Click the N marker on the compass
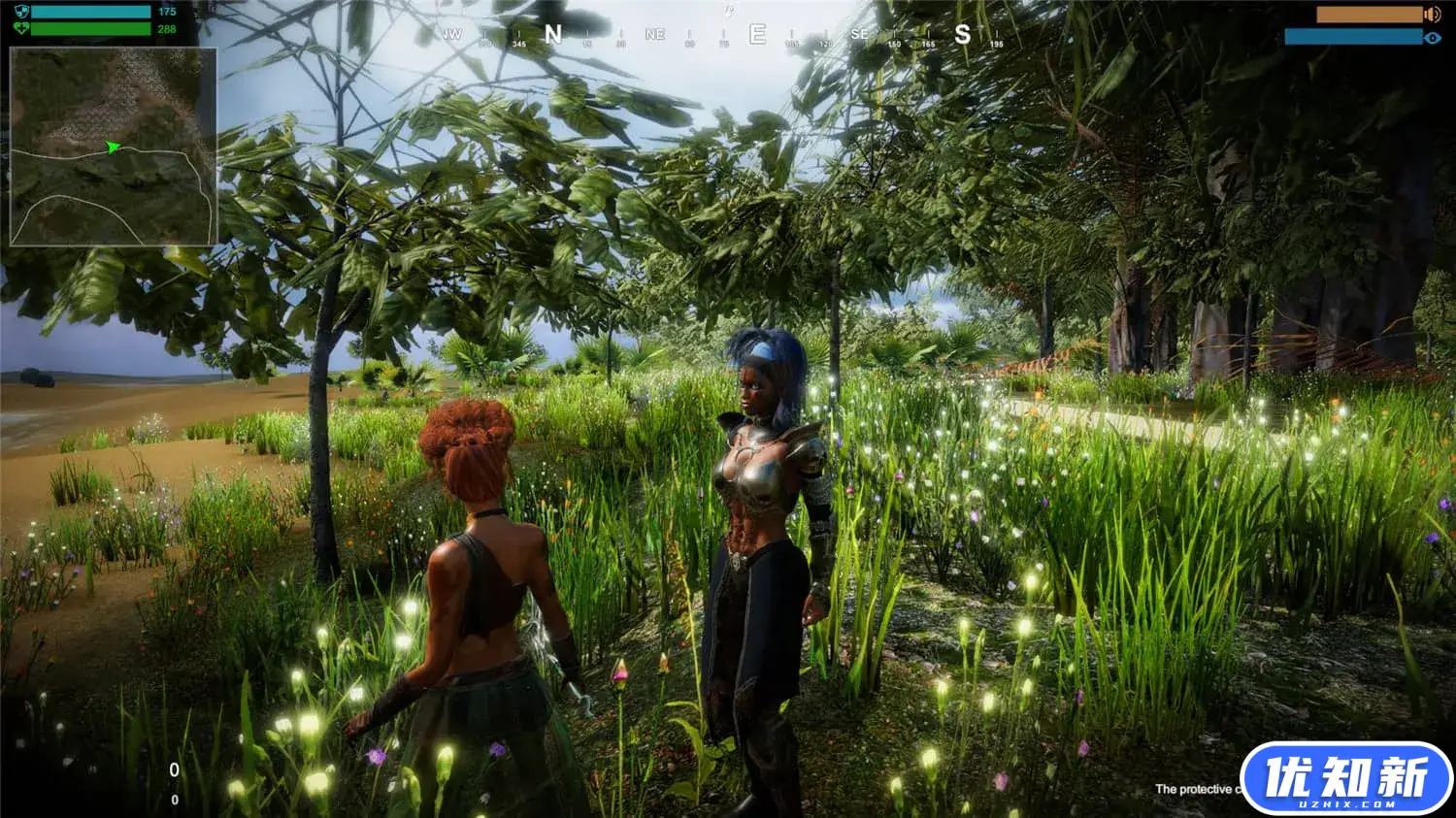Image resolution: width=1456 pixels, height=818 pixels. click(553, 35)
